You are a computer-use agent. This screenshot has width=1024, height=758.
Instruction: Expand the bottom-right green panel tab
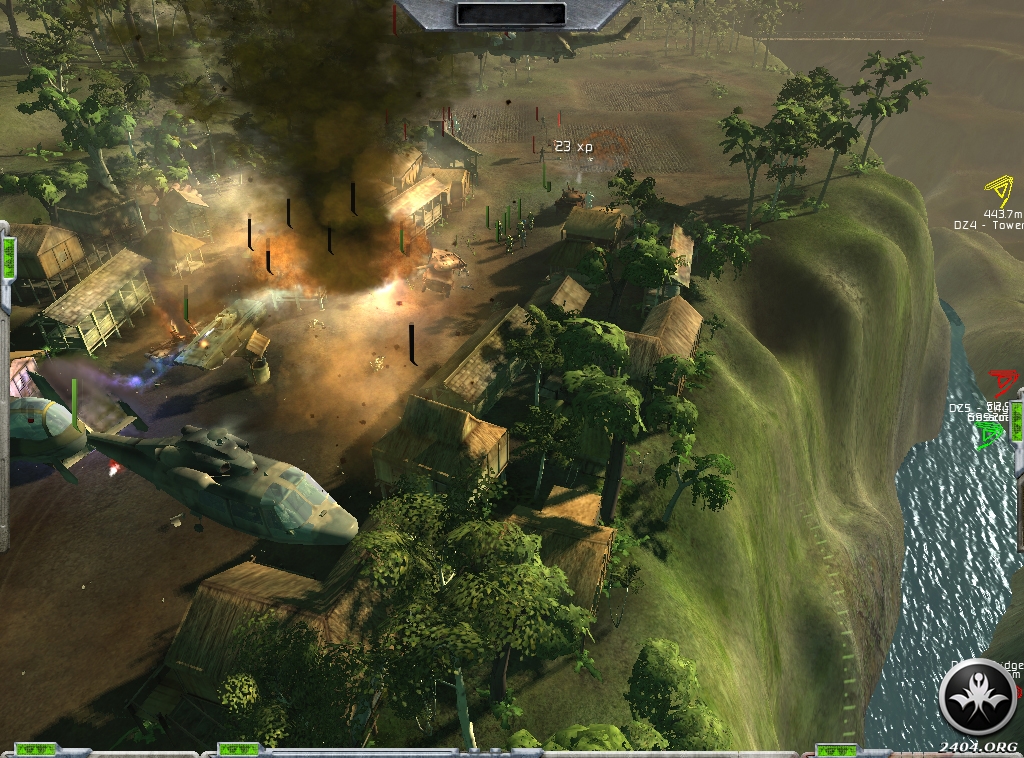click(x=835, y=749)
